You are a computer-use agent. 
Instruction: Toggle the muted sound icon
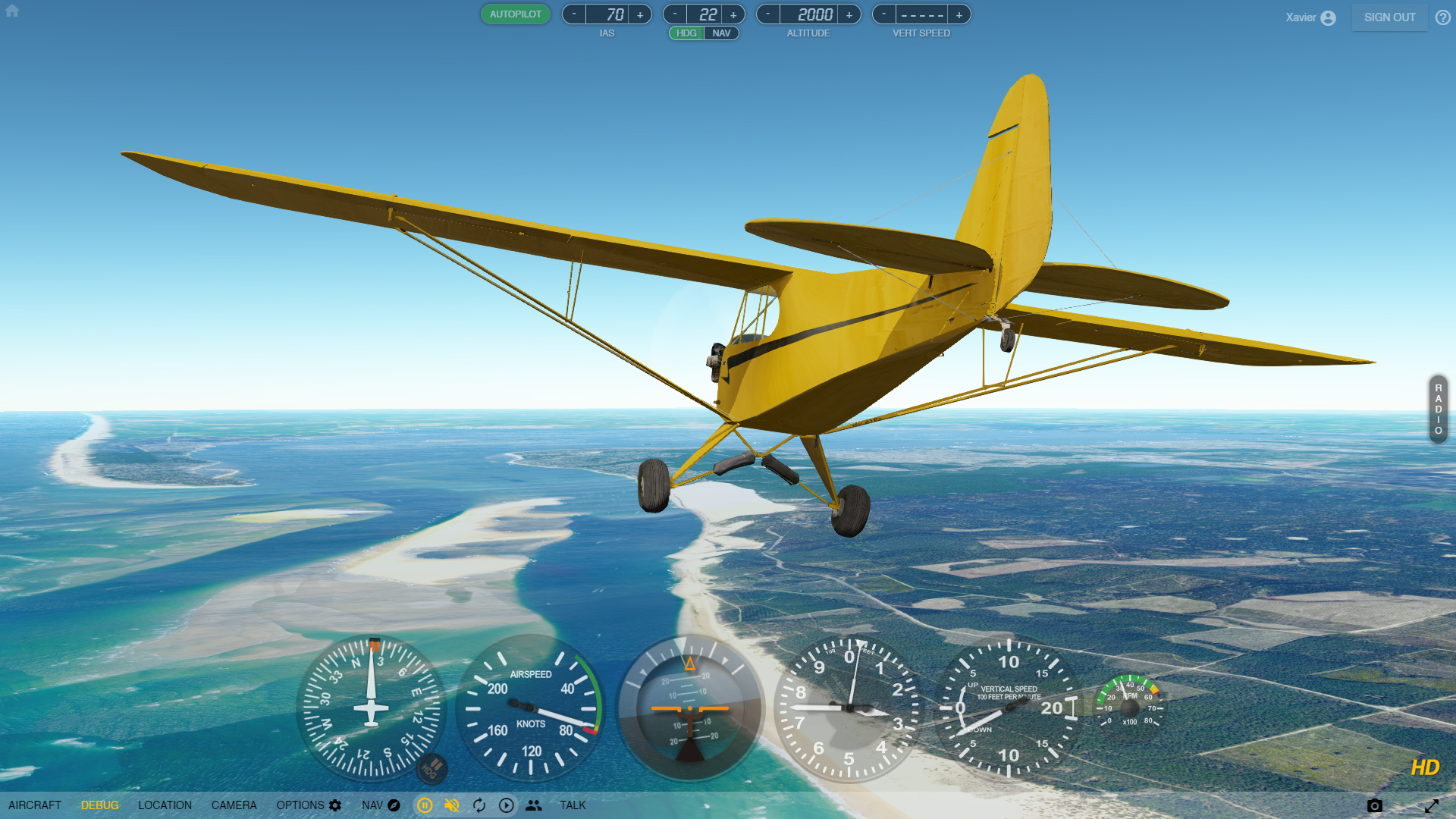pyautogui.click(x=452, y=805)
